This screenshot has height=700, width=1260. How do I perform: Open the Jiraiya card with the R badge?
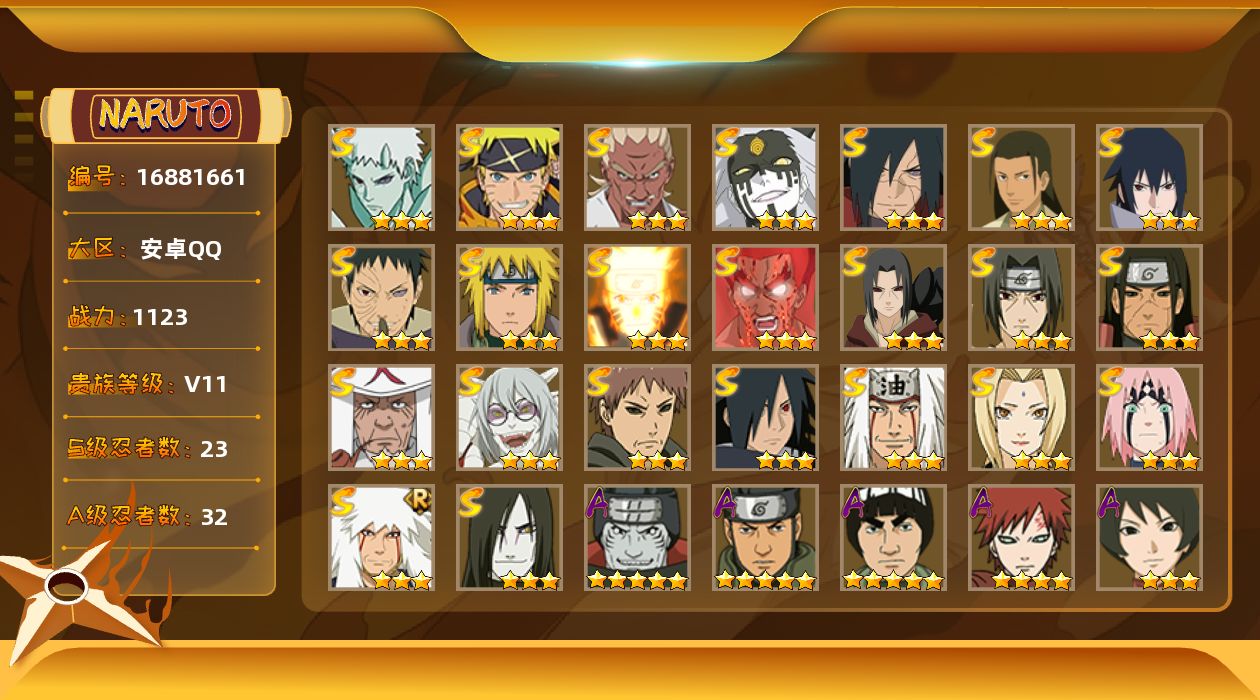click(x=382, y=537)
